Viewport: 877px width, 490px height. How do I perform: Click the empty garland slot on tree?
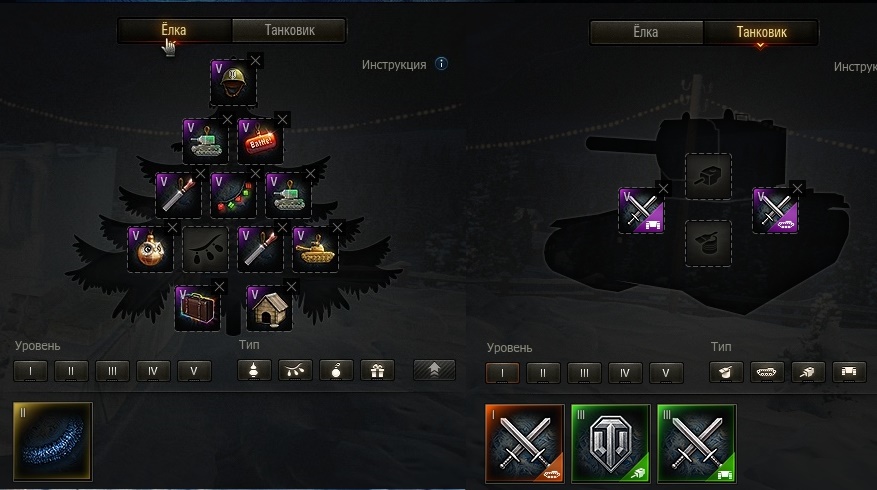(x=207, y=249)
